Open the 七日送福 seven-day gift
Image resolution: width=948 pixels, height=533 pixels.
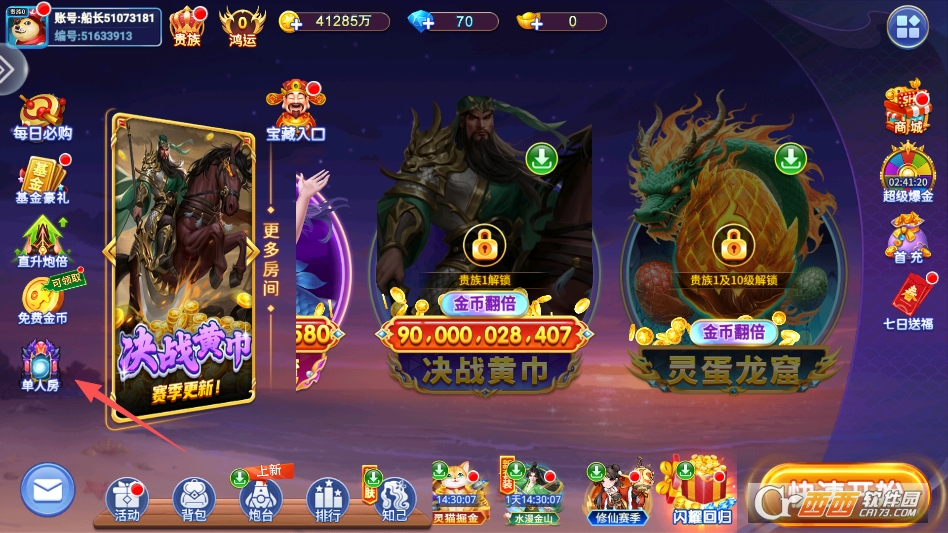(x=907, y=301)
